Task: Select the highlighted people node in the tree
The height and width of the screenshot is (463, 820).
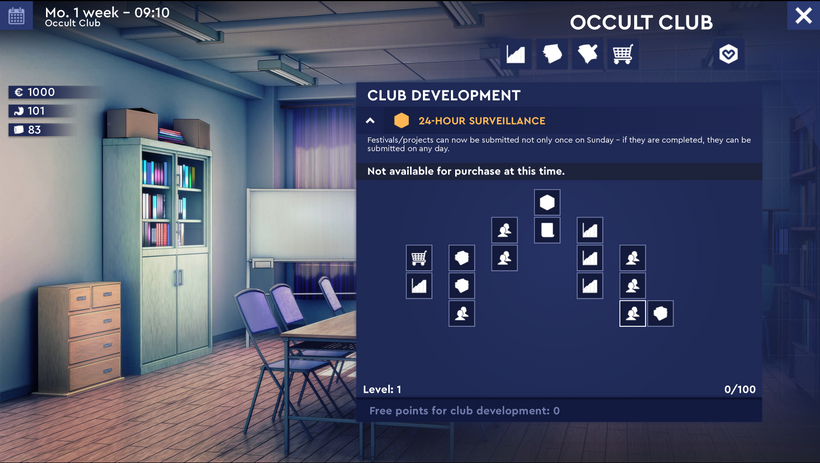Action: (632, 314)
